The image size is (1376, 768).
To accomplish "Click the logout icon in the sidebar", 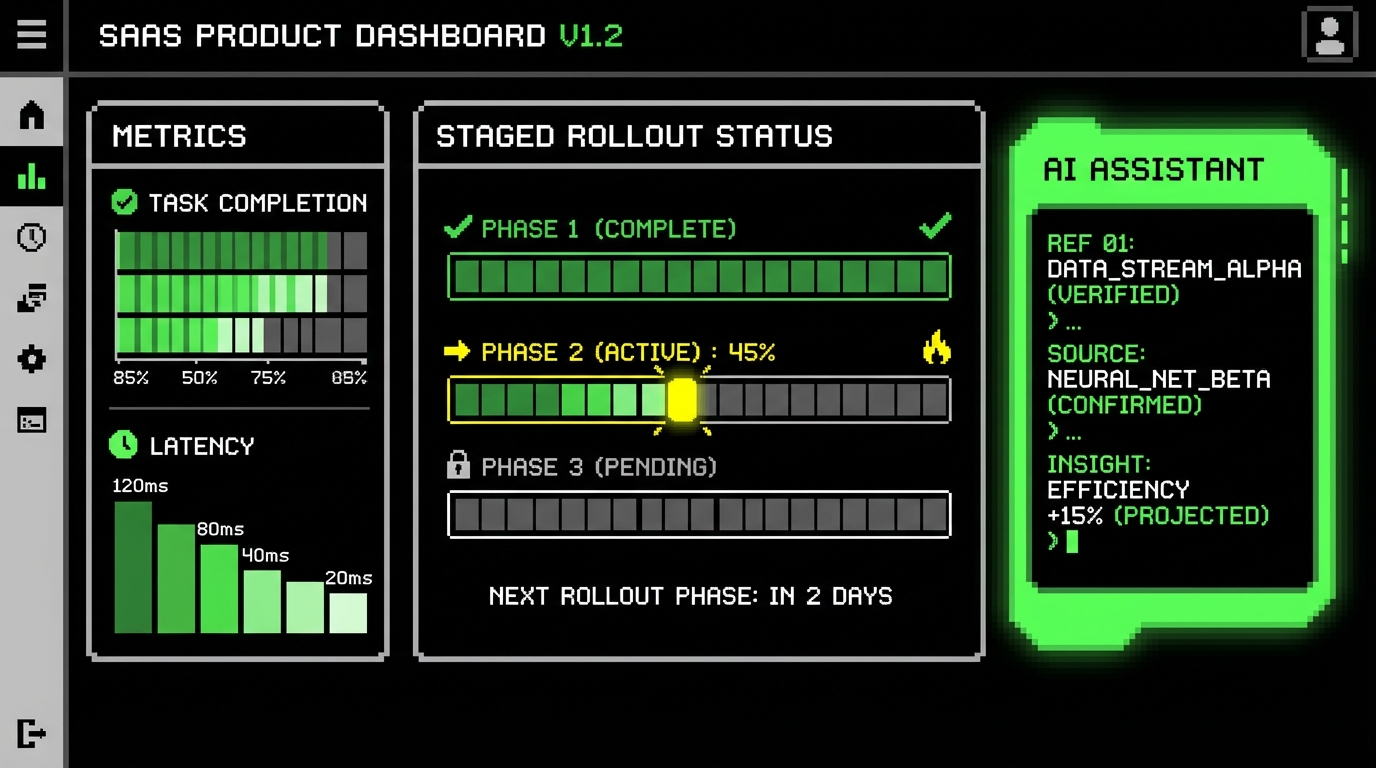I will [32, 733].
